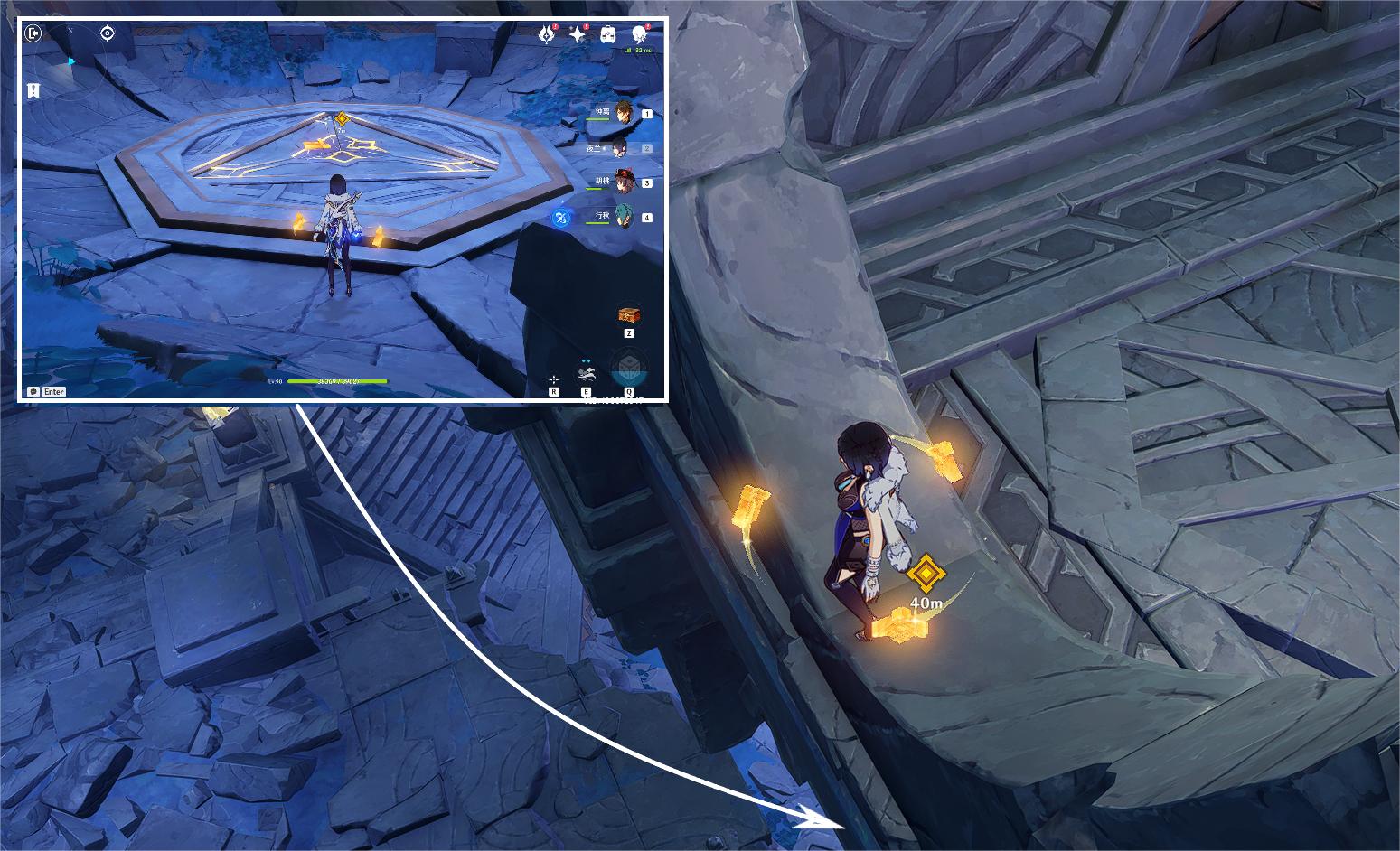
Task: Open chat with the Enter button
Action: 52,392
